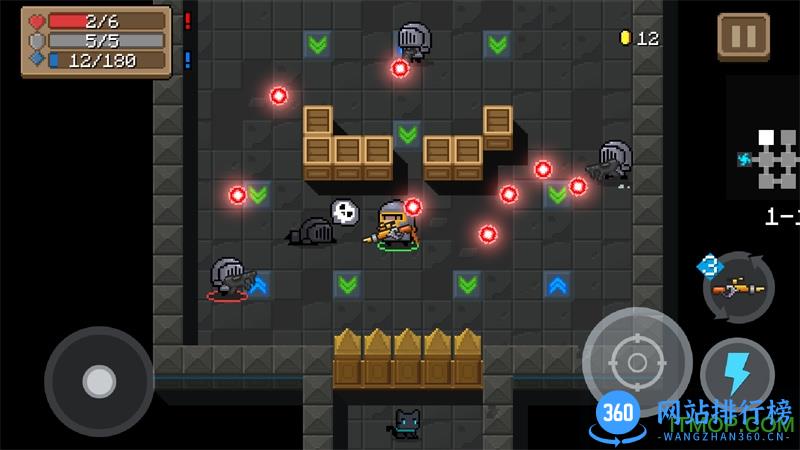This screenshot has height=450, width=800.
Task: Pause the game
Action: click(743, 37)
